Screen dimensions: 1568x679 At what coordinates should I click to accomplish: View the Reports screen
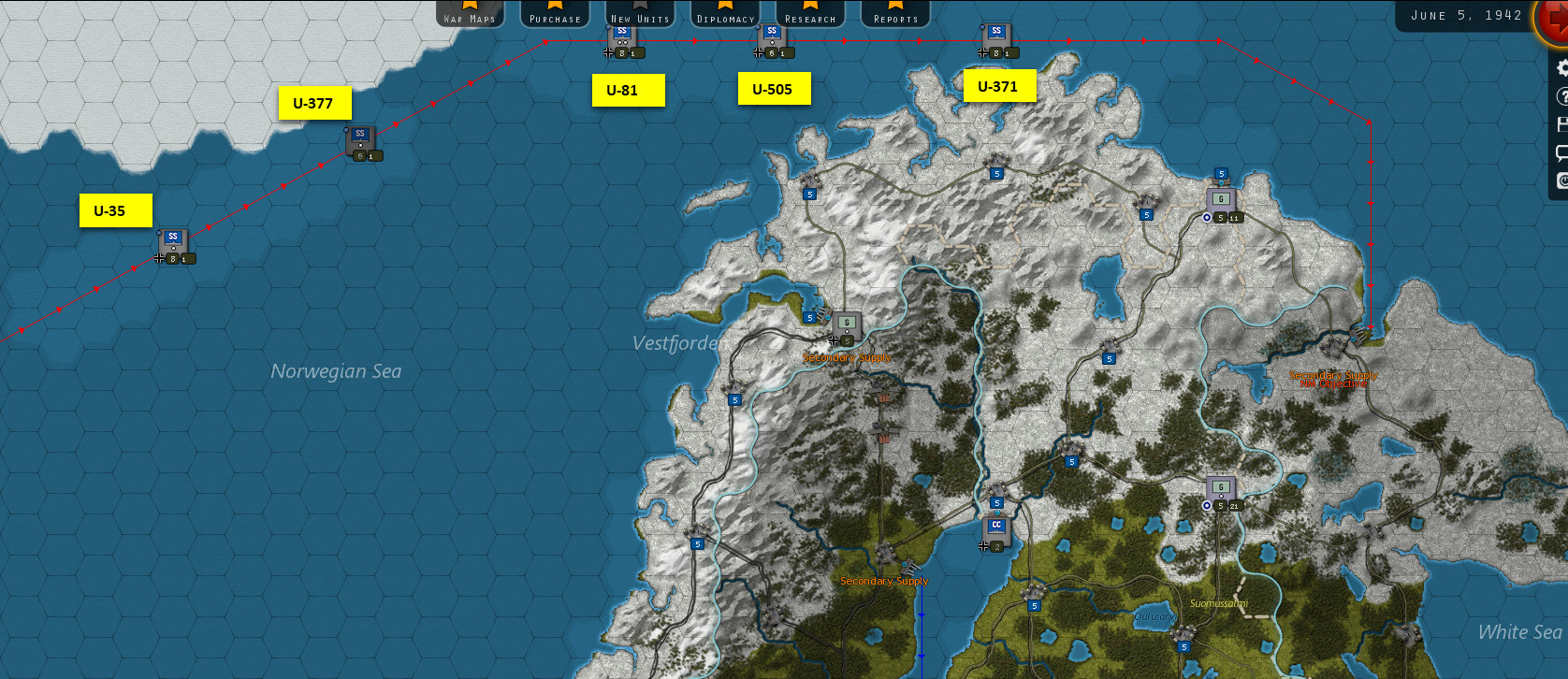[x=895, y=14]
